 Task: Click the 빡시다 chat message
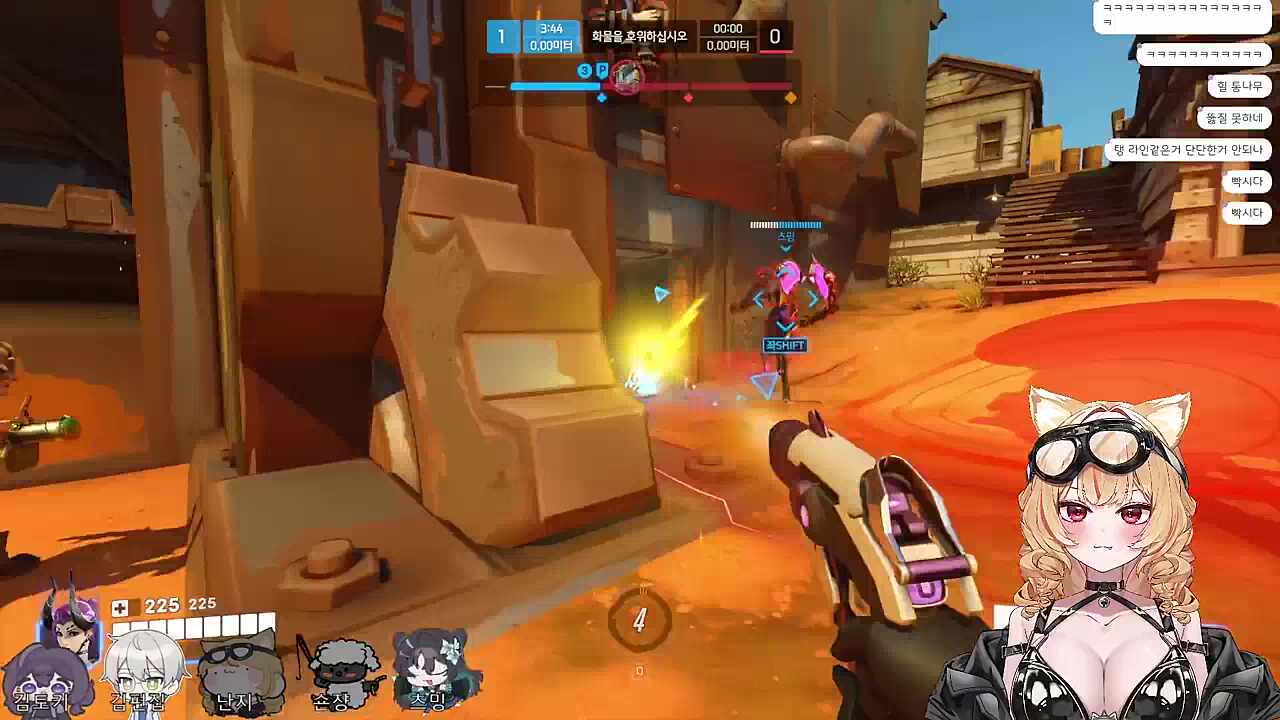click(1246, 181)
